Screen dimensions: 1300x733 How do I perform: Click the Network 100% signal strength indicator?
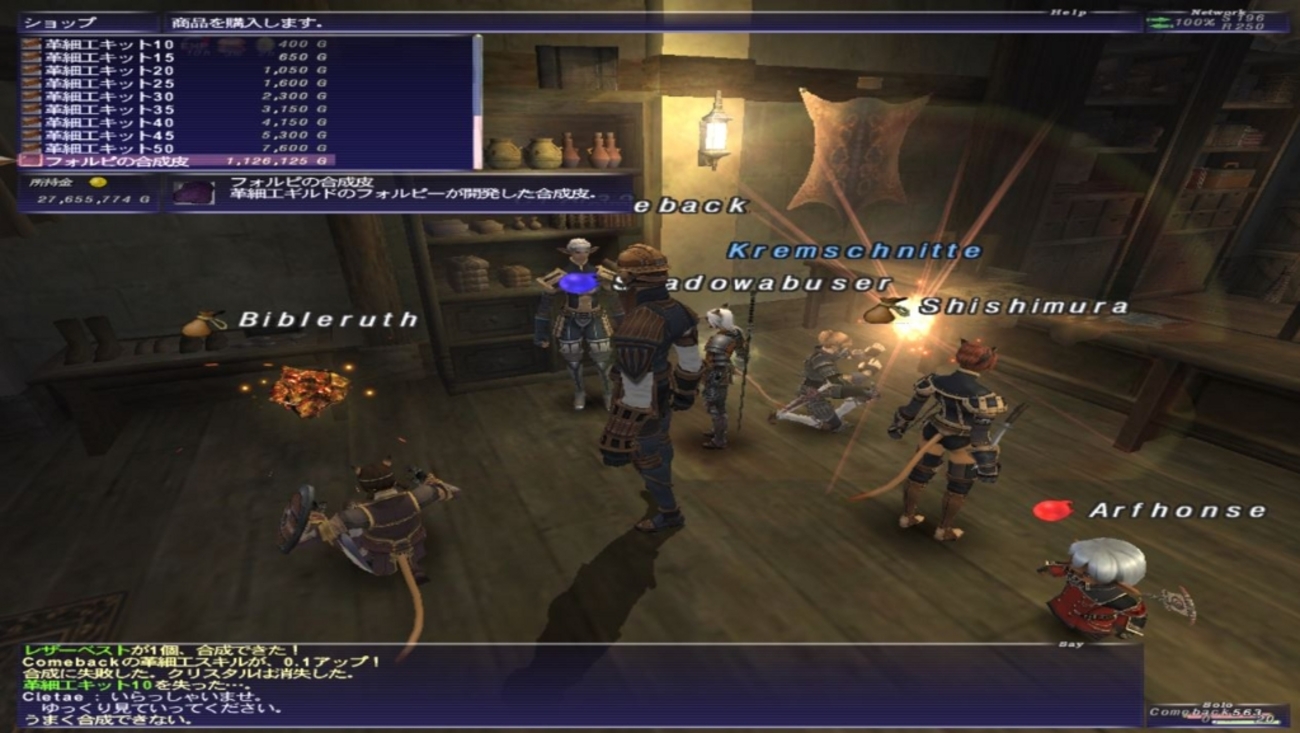click(x=1192, y=22)
